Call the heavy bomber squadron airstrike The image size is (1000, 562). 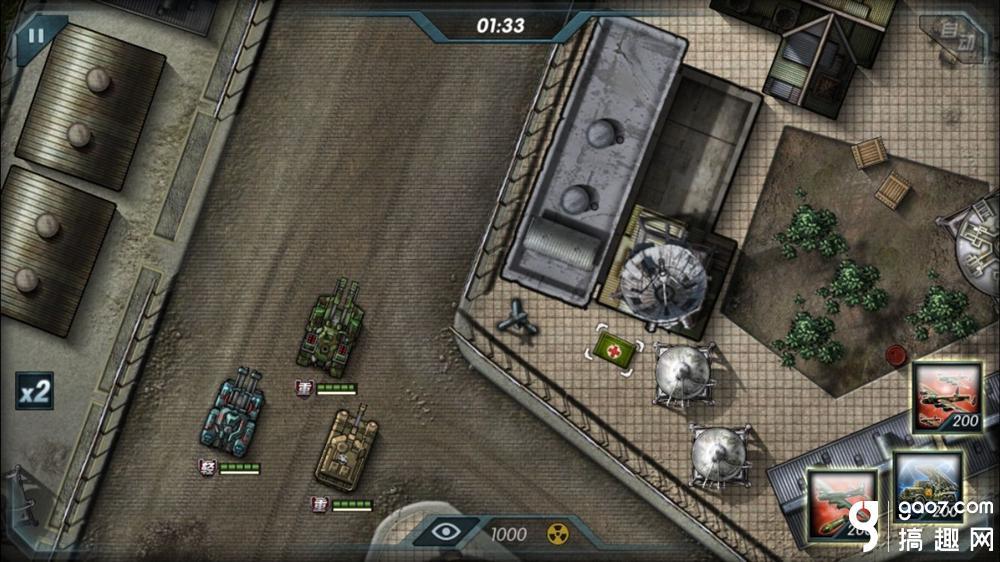coord(945,397)
